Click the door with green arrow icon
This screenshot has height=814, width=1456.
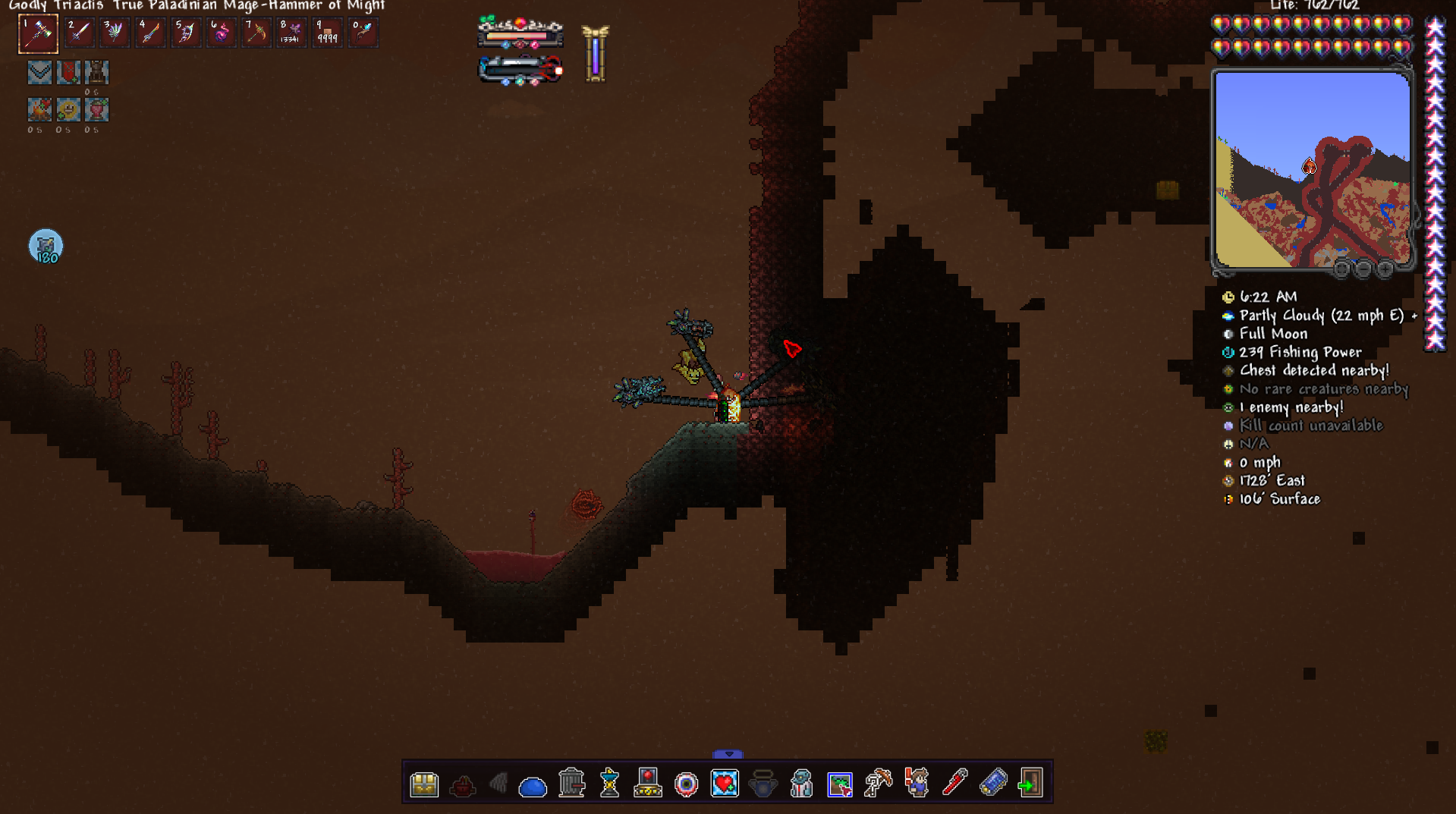click(x=1030, y=783)
